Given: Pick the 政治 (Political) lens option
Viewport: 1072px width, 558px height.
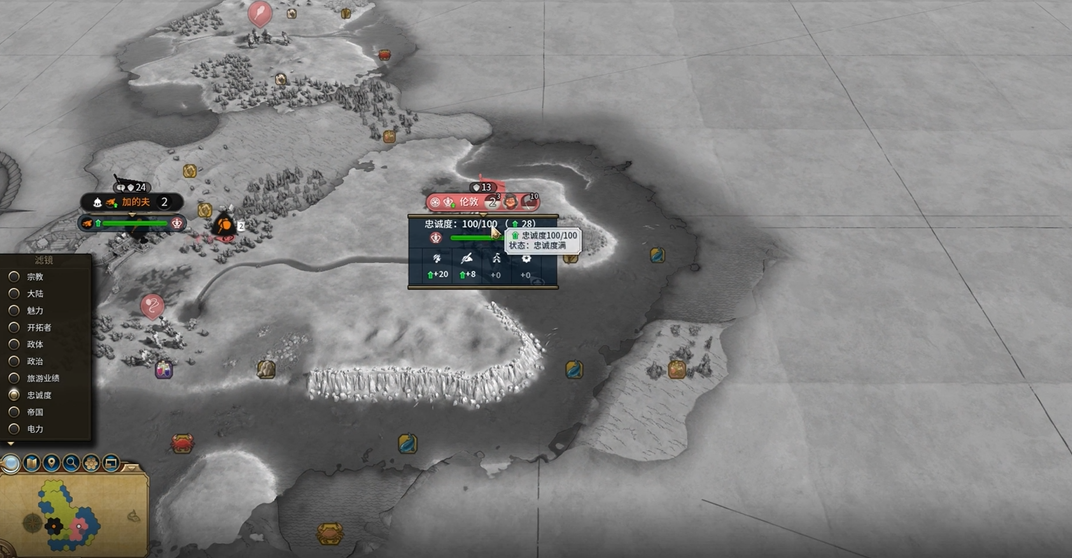Looking at the screenshot, I should (15, 361).
